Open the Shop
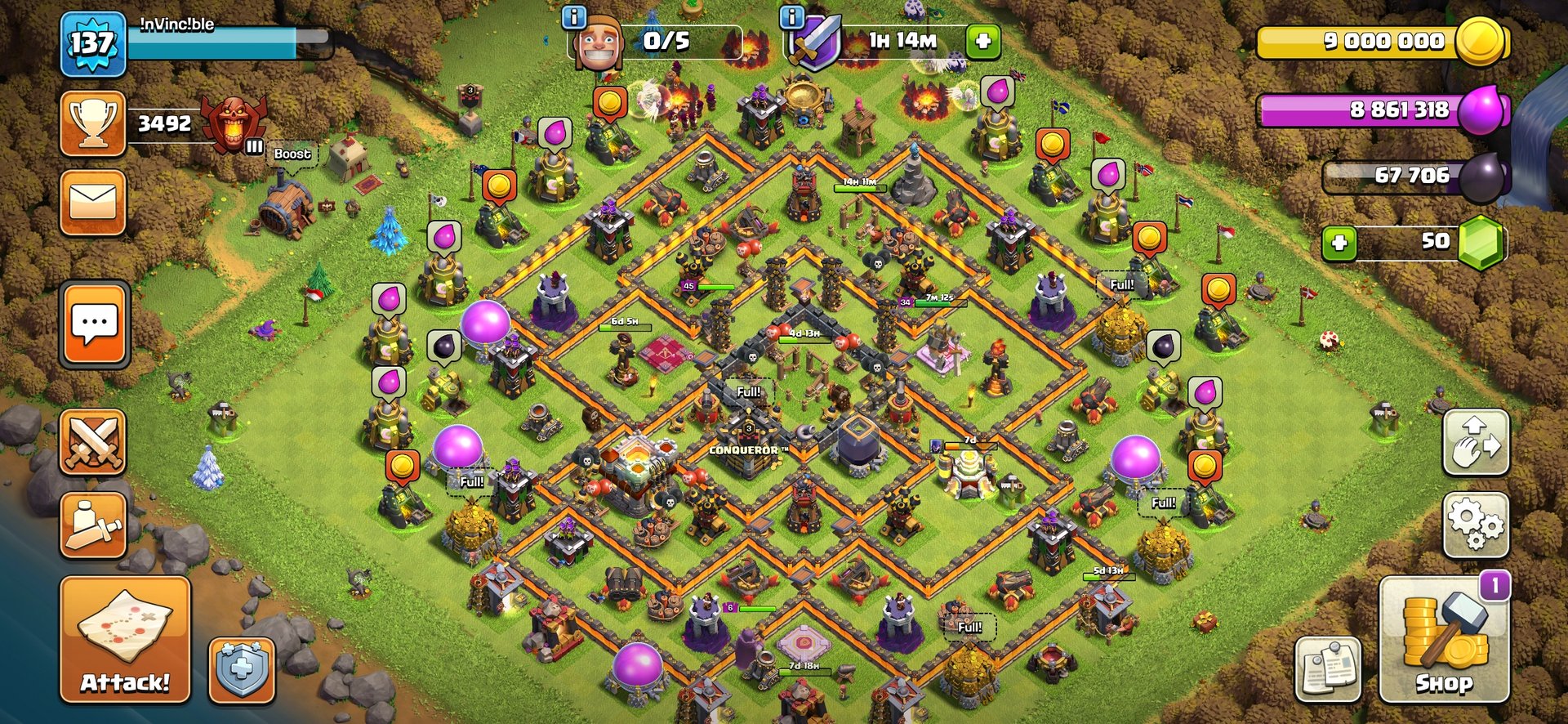This screenshot has width=1568, height=724. [1444, 640]
